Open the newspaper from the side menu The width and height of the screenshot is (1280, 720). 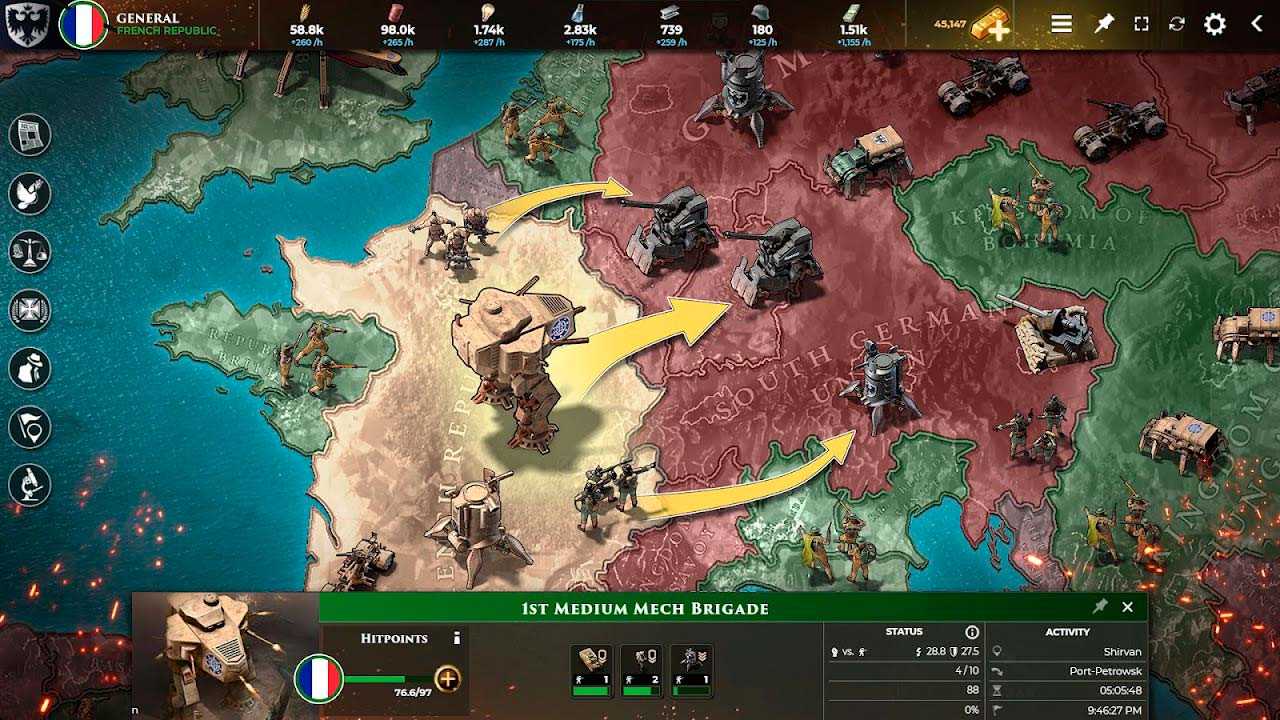[x=30, y=134]
